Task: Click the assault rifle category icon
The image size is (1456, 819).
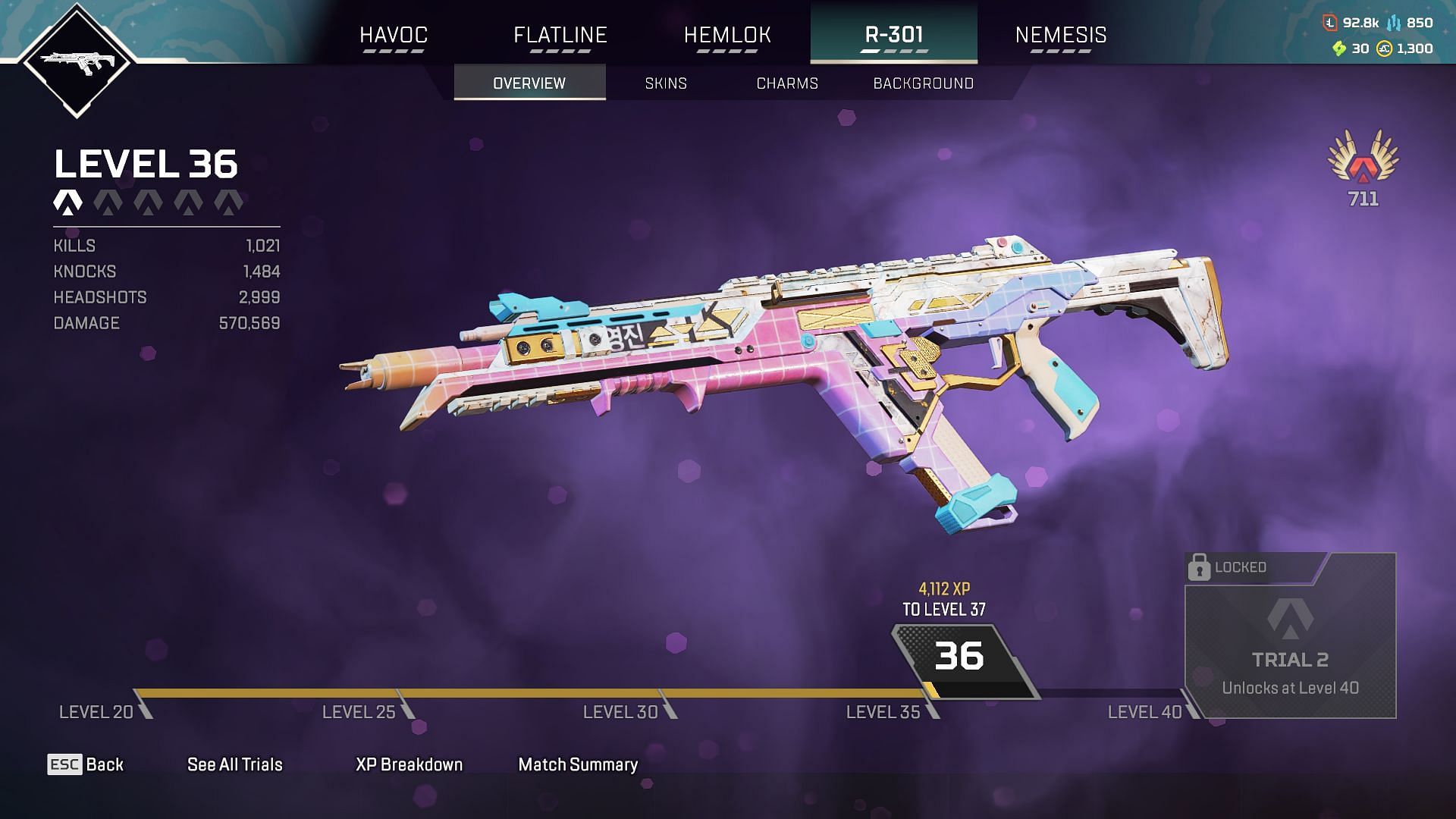Action: [x=77, y=60]
